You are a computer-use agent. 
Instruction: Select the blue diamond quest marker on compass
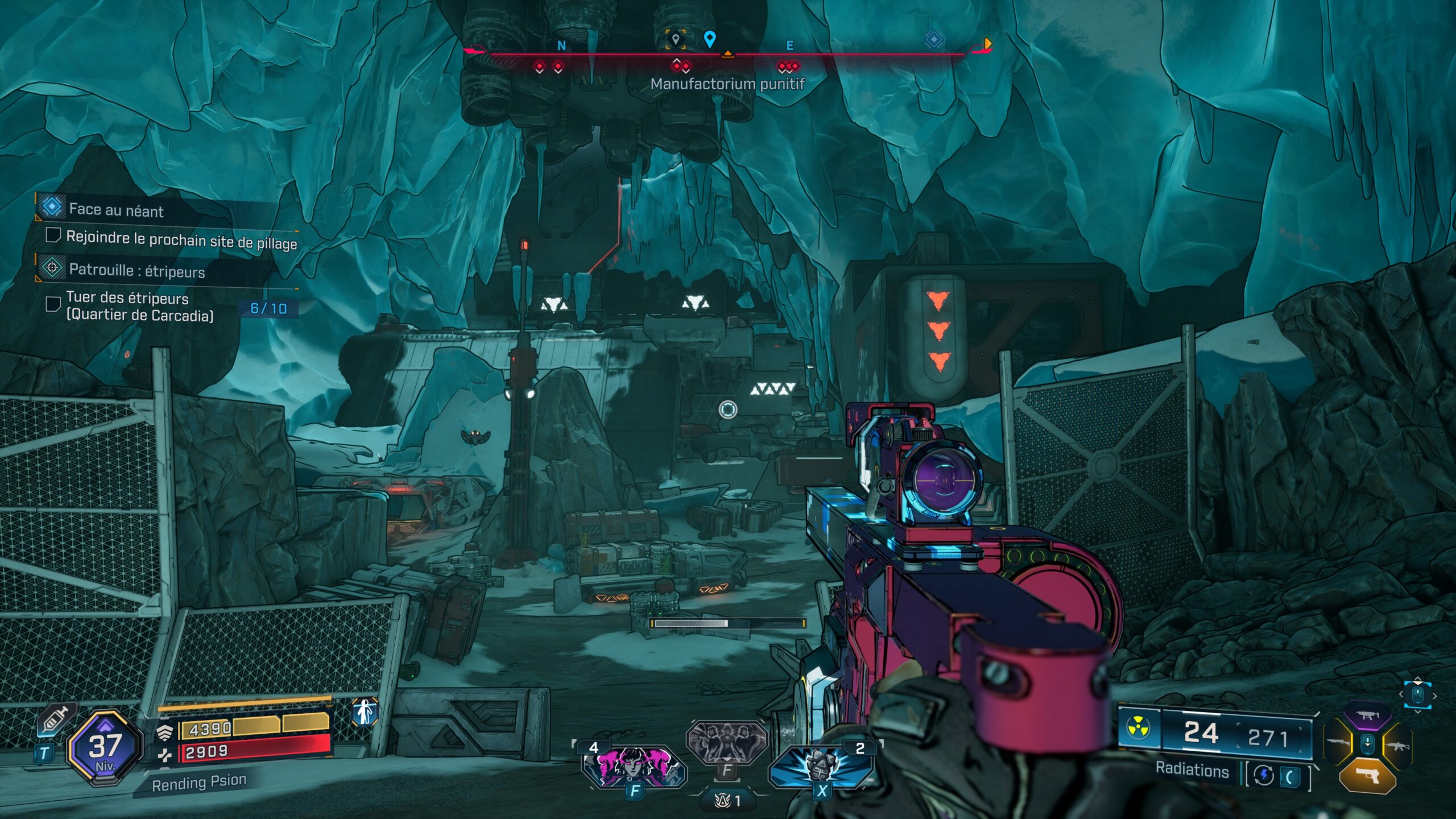point(934,40)
